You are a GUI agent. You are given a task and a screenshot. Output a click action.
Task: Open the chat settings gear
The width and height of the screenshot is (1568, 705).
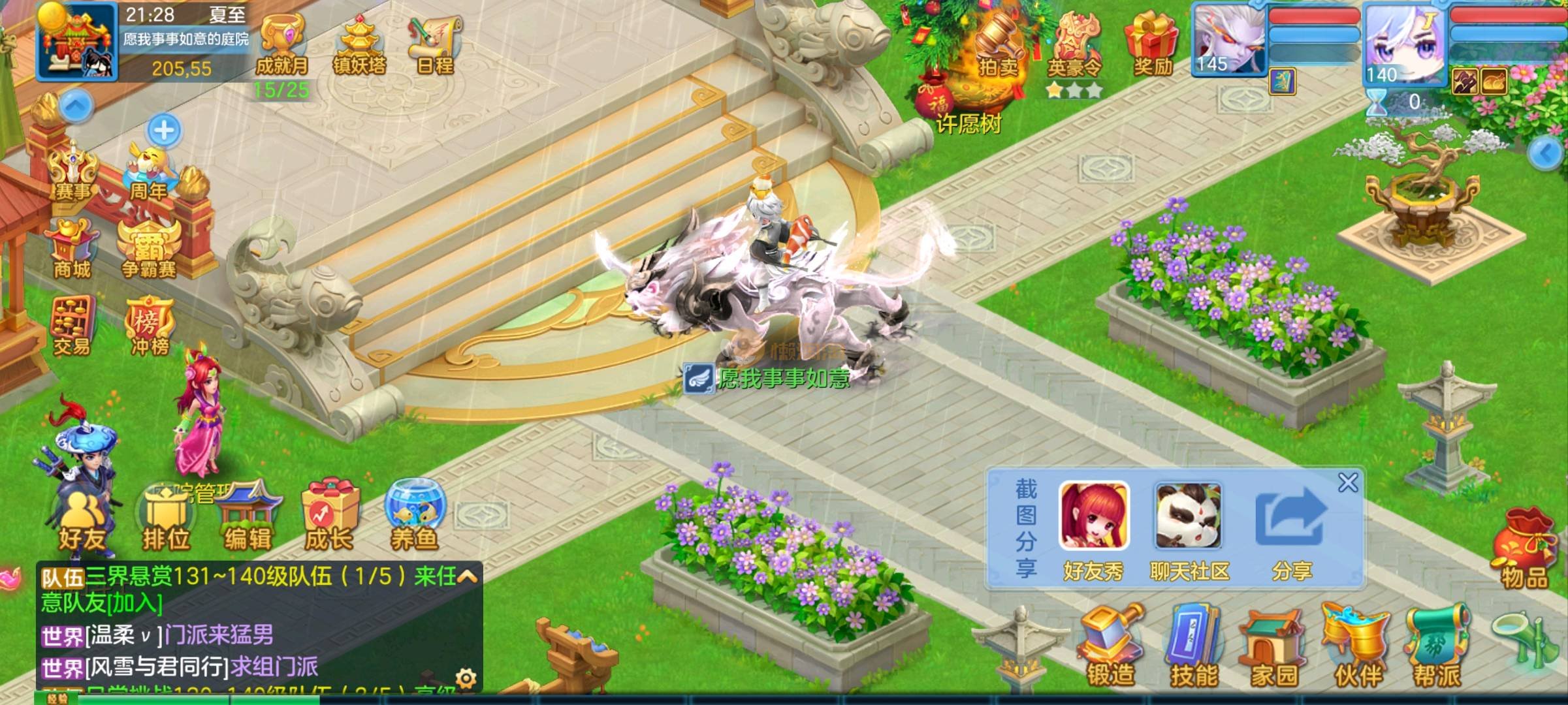tap(466, 677)
